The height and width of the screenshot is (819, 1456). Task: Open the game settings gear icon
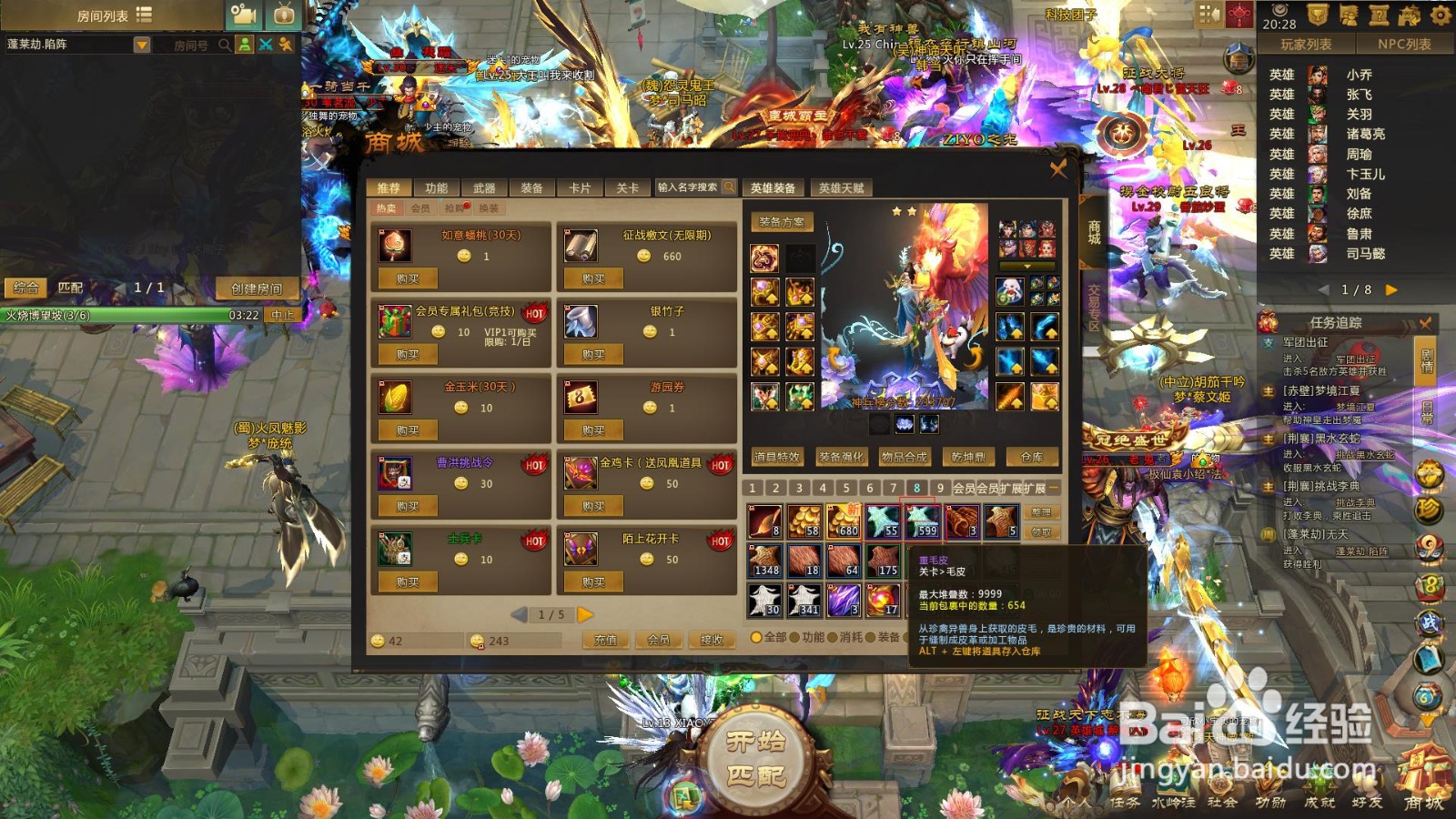(1441, 13)
